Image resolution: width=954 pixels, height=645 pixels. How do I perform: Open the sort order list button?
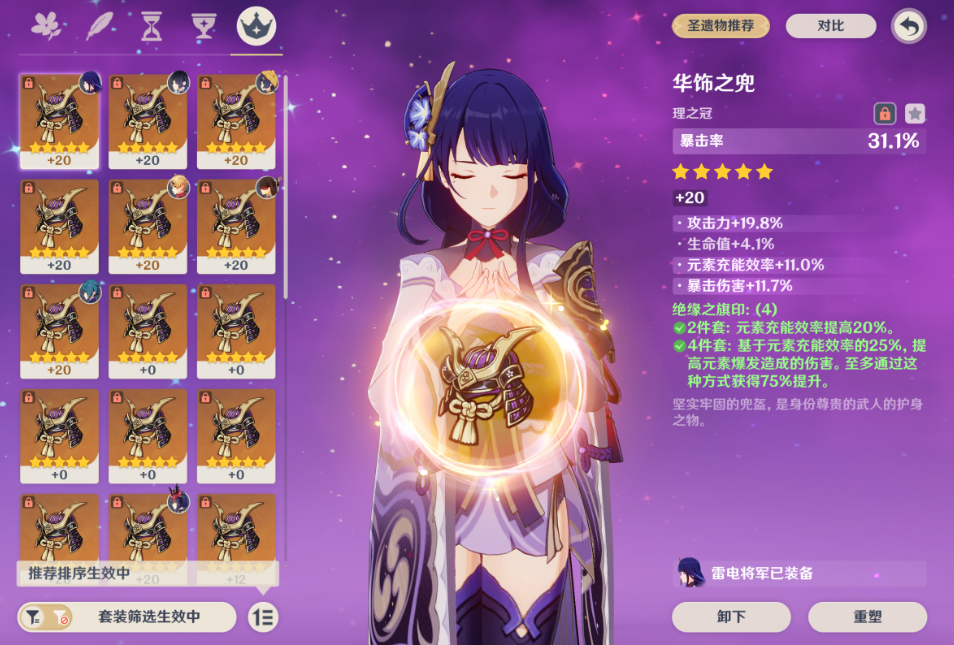pos(264,617)
